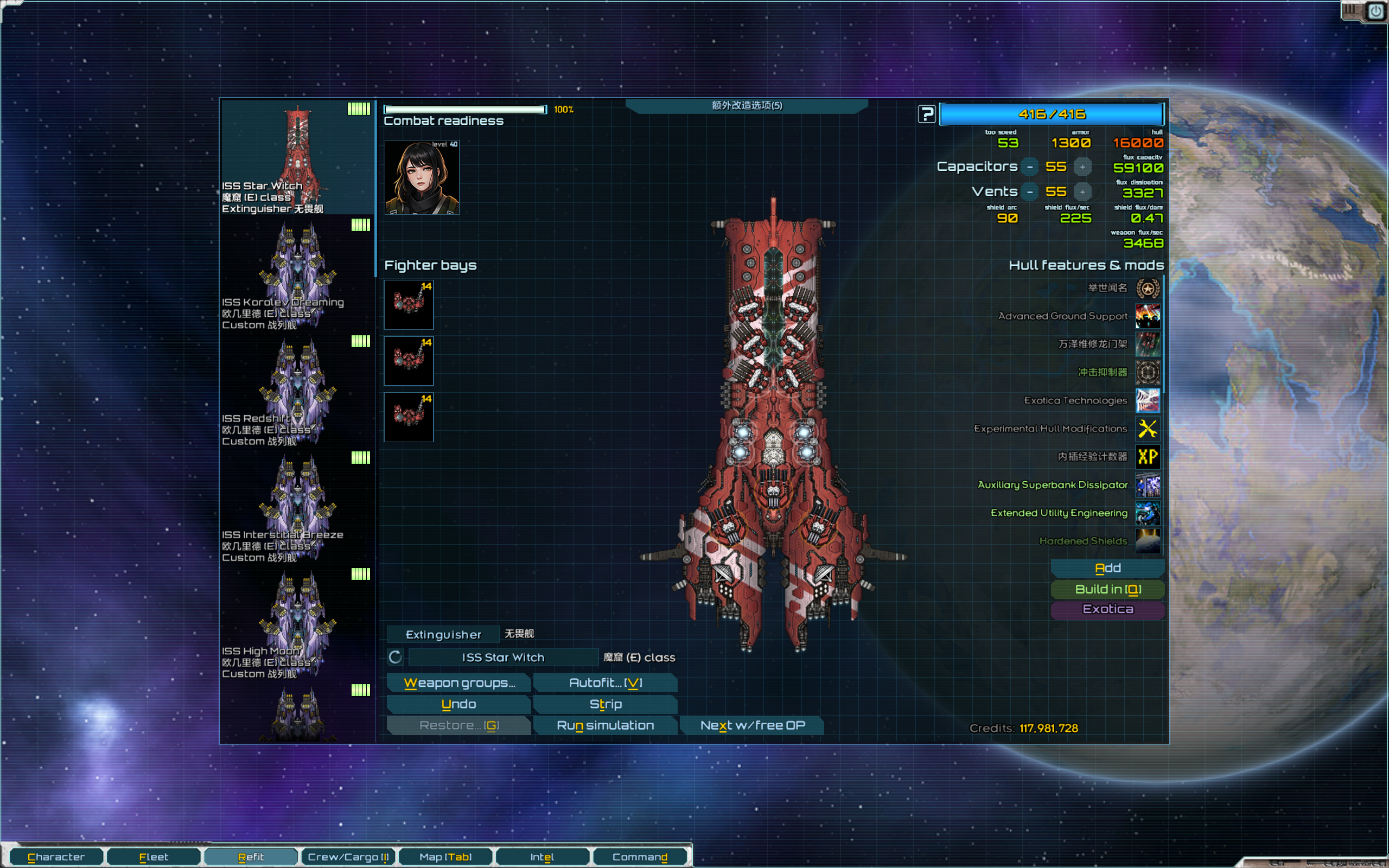Viewport: 1389px width, 868px height.
Task: Run simulation for this loadout
Action: (605, 725)
